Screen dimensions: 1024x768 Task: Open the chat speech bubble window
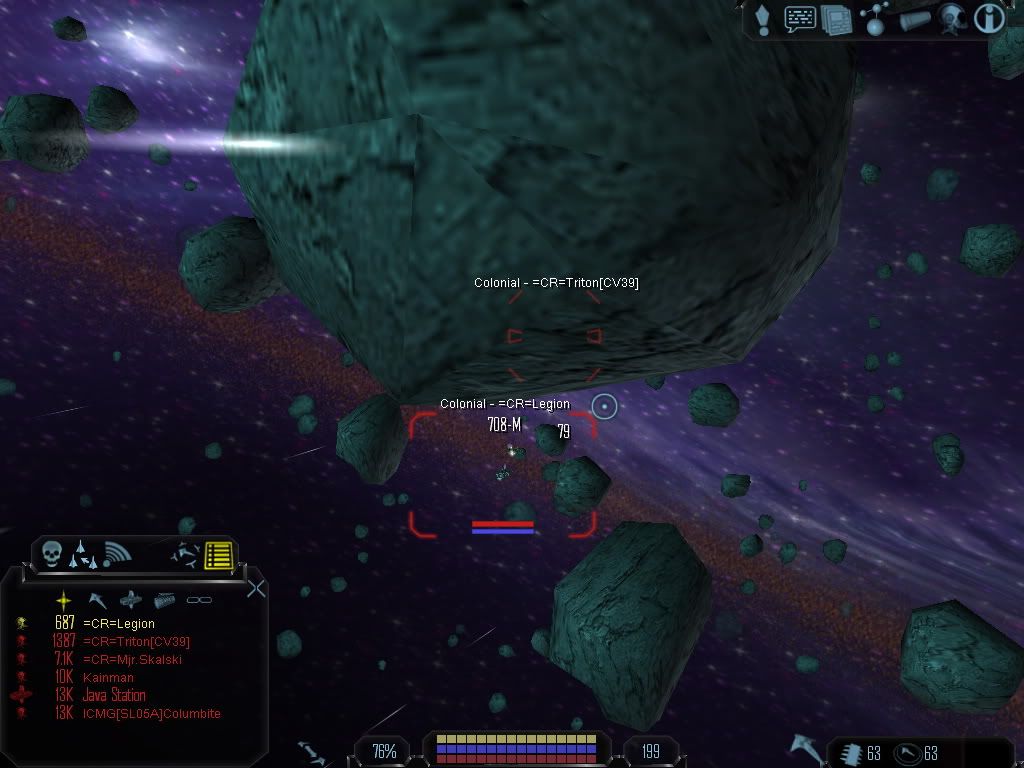click(799, 19)
